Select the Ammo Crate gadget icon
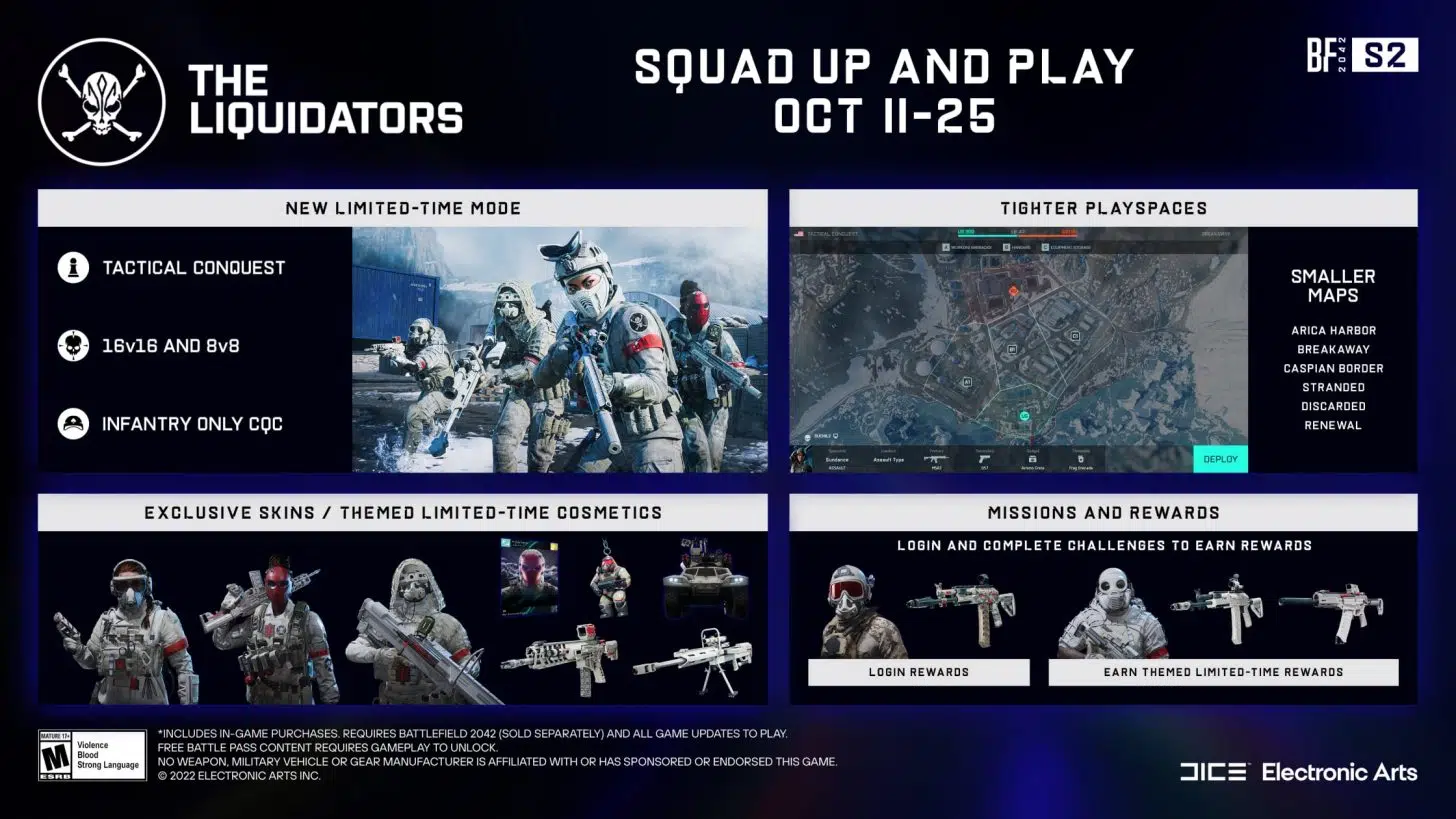The image size is (1456, 819). pos(1032,457)
